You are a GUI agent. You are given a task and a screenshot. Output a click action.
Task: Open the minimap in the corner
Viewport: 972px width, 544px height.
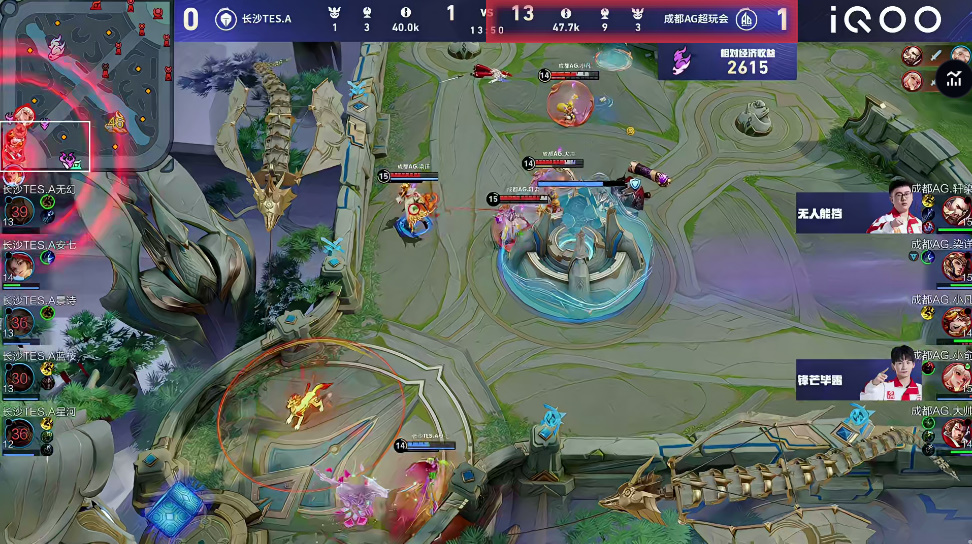[x=85, y=88]
